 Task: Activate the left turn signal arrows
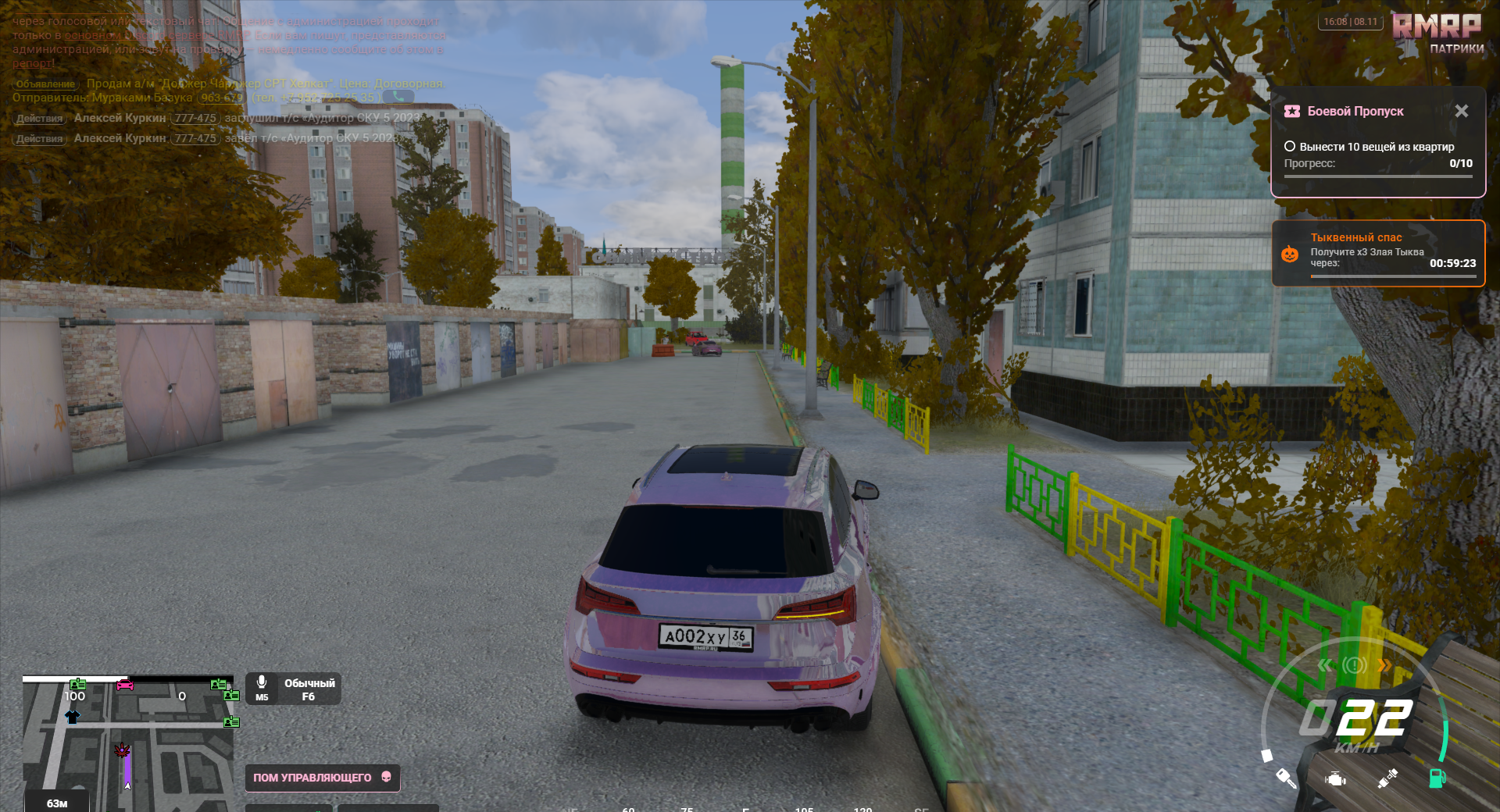point(1325,665)
